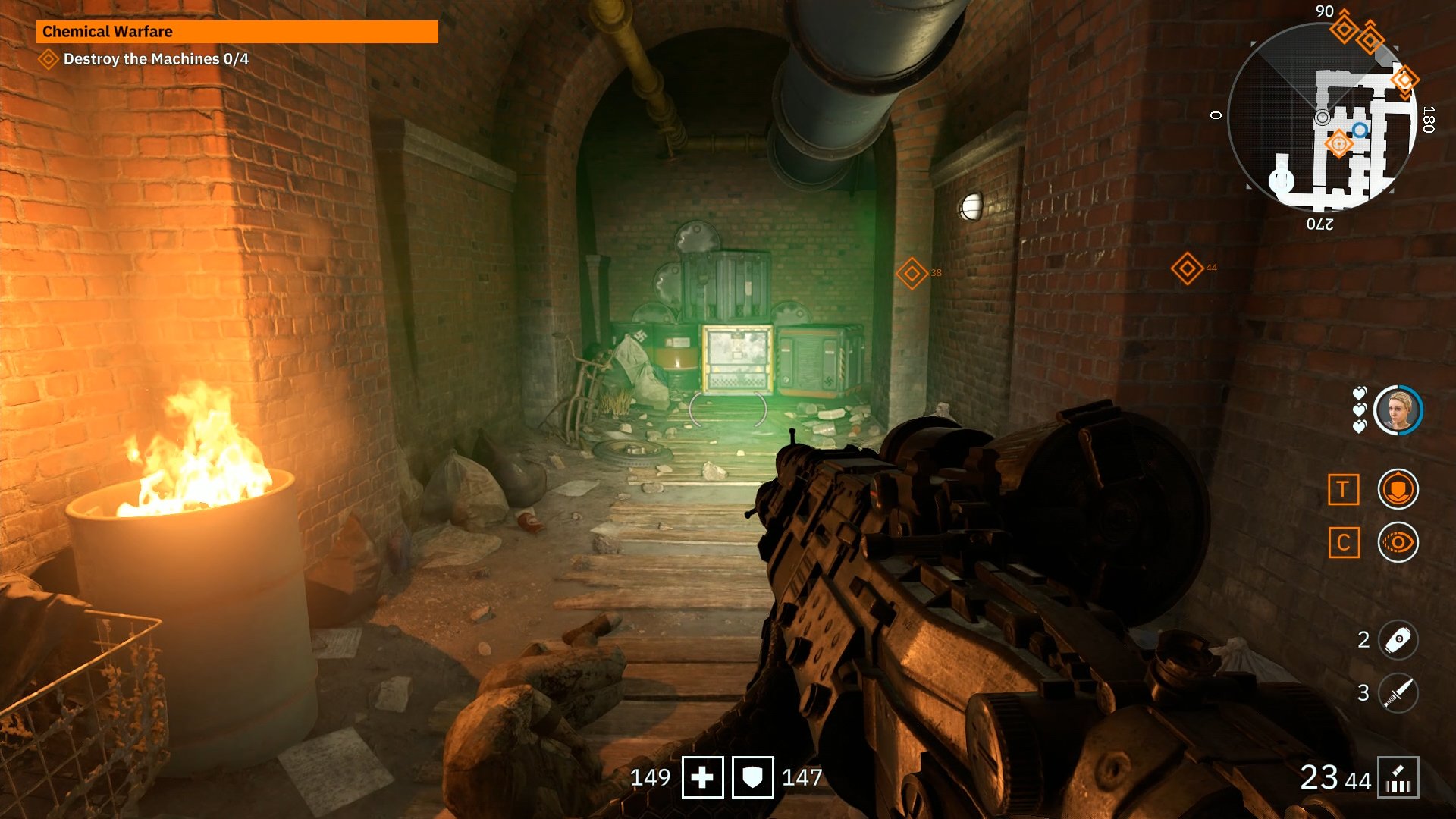Click the top heart in the lives stack
The image size is (1456, 819).
1358,394
